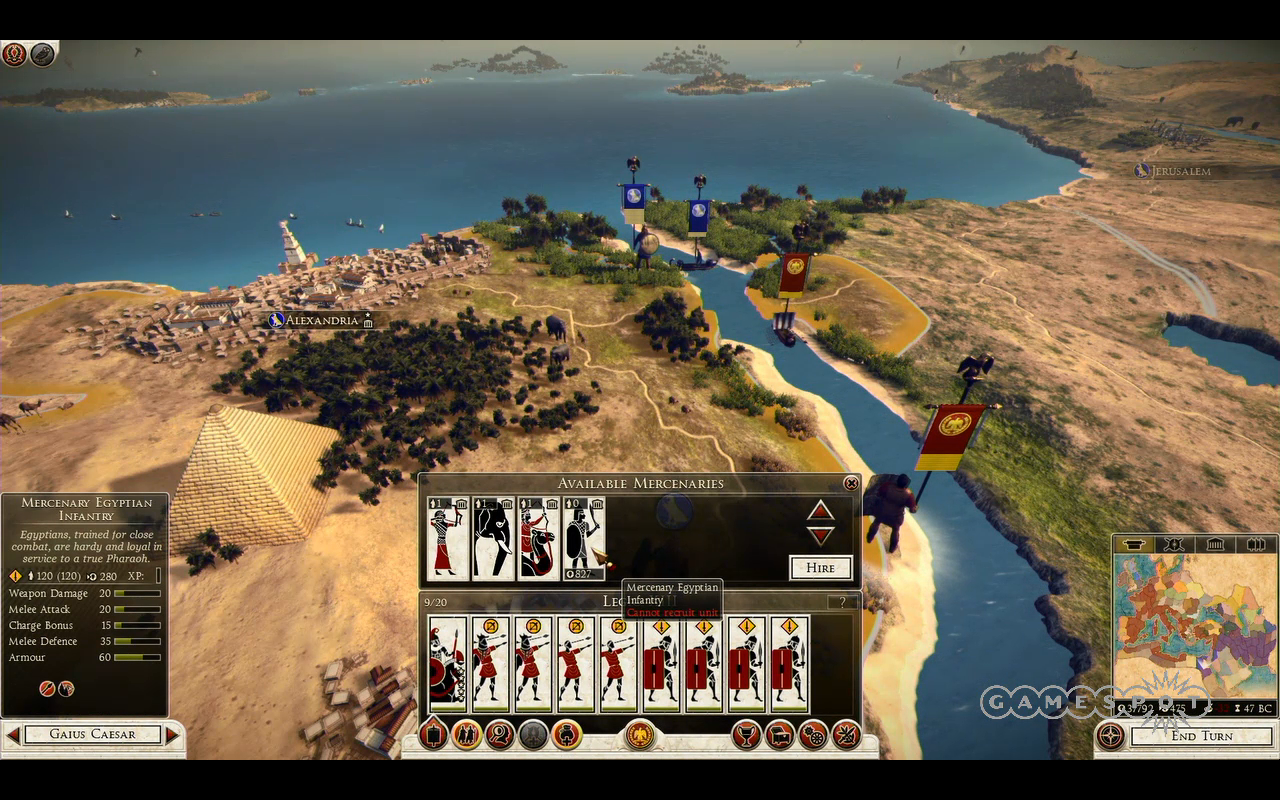End the current turn
Viewport: 1280px width, 800px height.
click(1202, 736)
